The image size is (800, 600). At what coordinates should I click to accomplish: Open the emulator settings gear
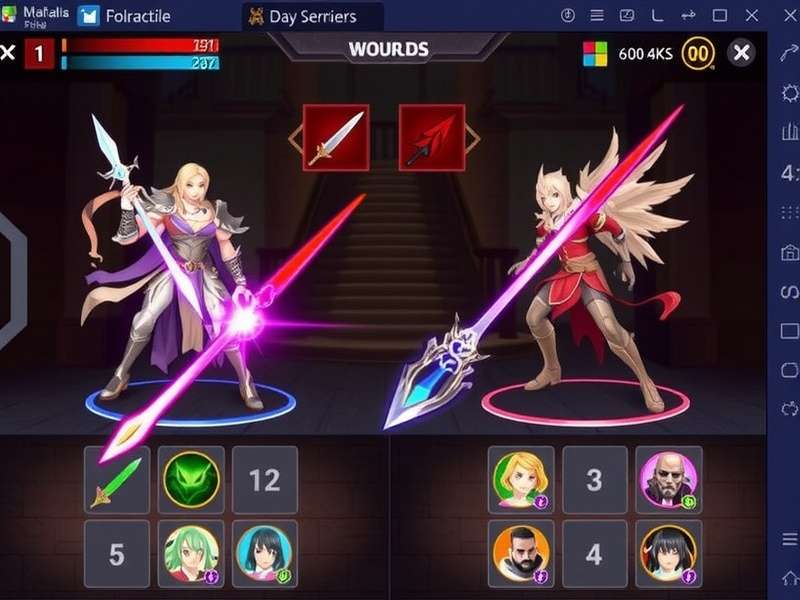[x=788, y=92]
